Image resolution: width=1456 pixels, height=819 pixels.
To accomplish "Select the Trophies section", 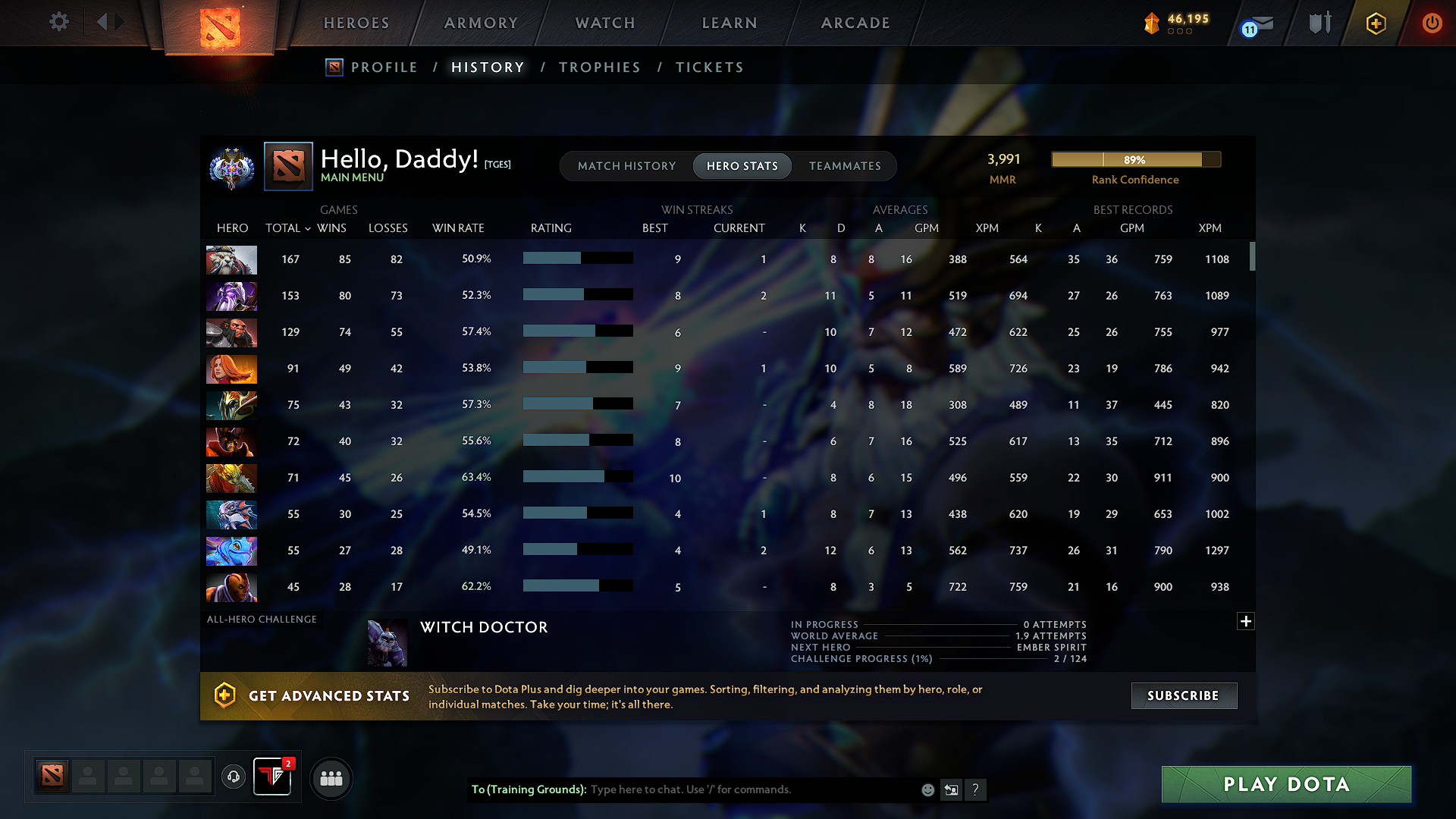I will [x=599, y=67].
